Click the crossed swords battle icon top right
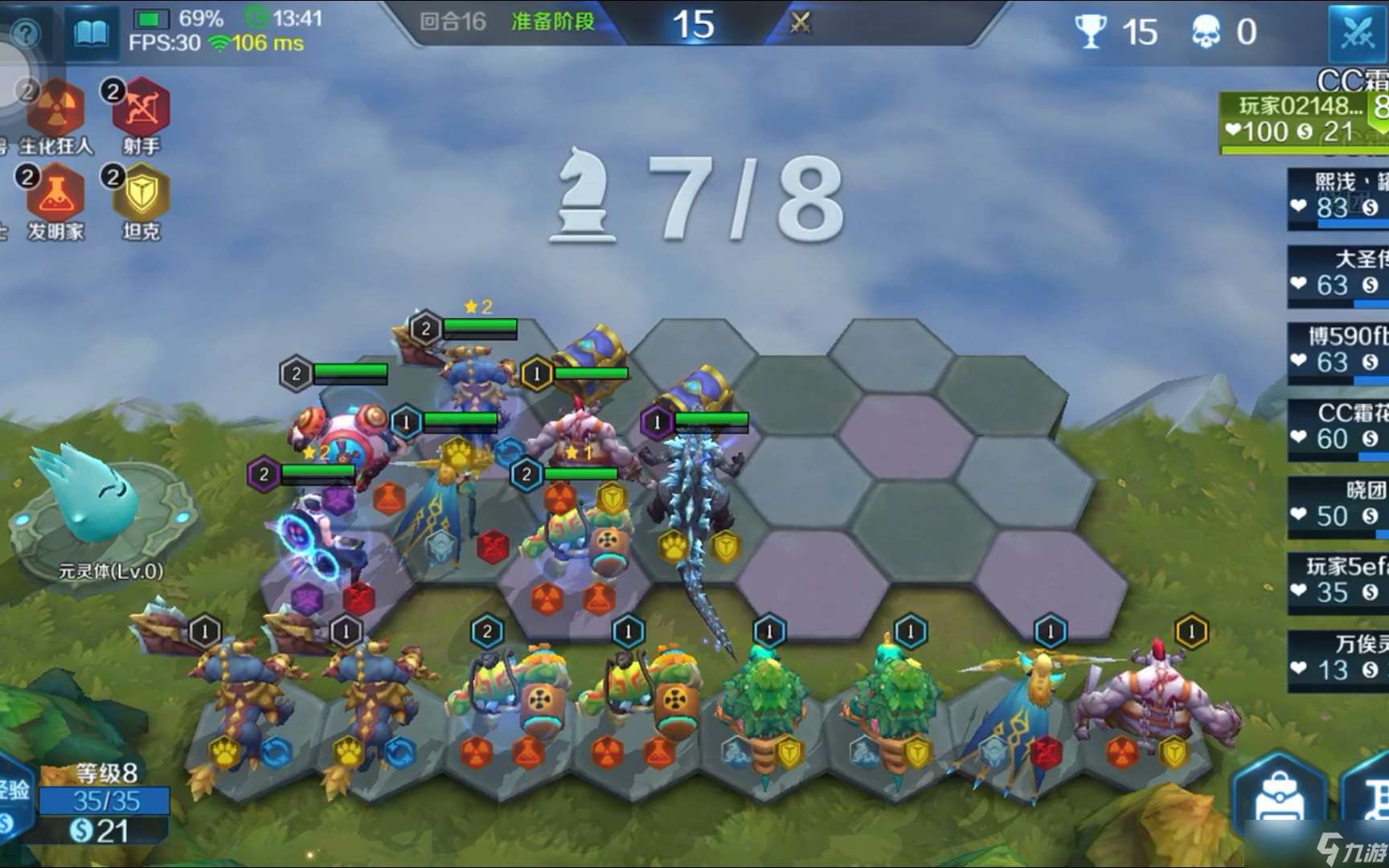Viewport: 1389px width, 868px height. click(1359, 35)
